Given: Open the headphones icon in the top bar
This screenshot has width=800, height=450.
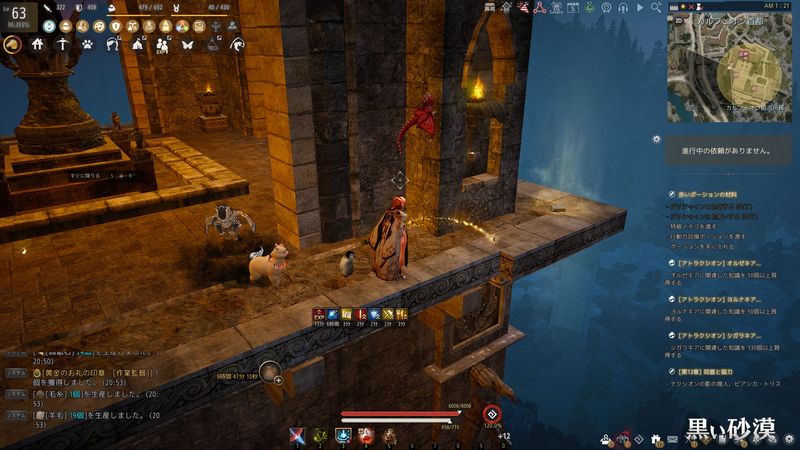Looking at the screenshot, I should click(623, 7).
